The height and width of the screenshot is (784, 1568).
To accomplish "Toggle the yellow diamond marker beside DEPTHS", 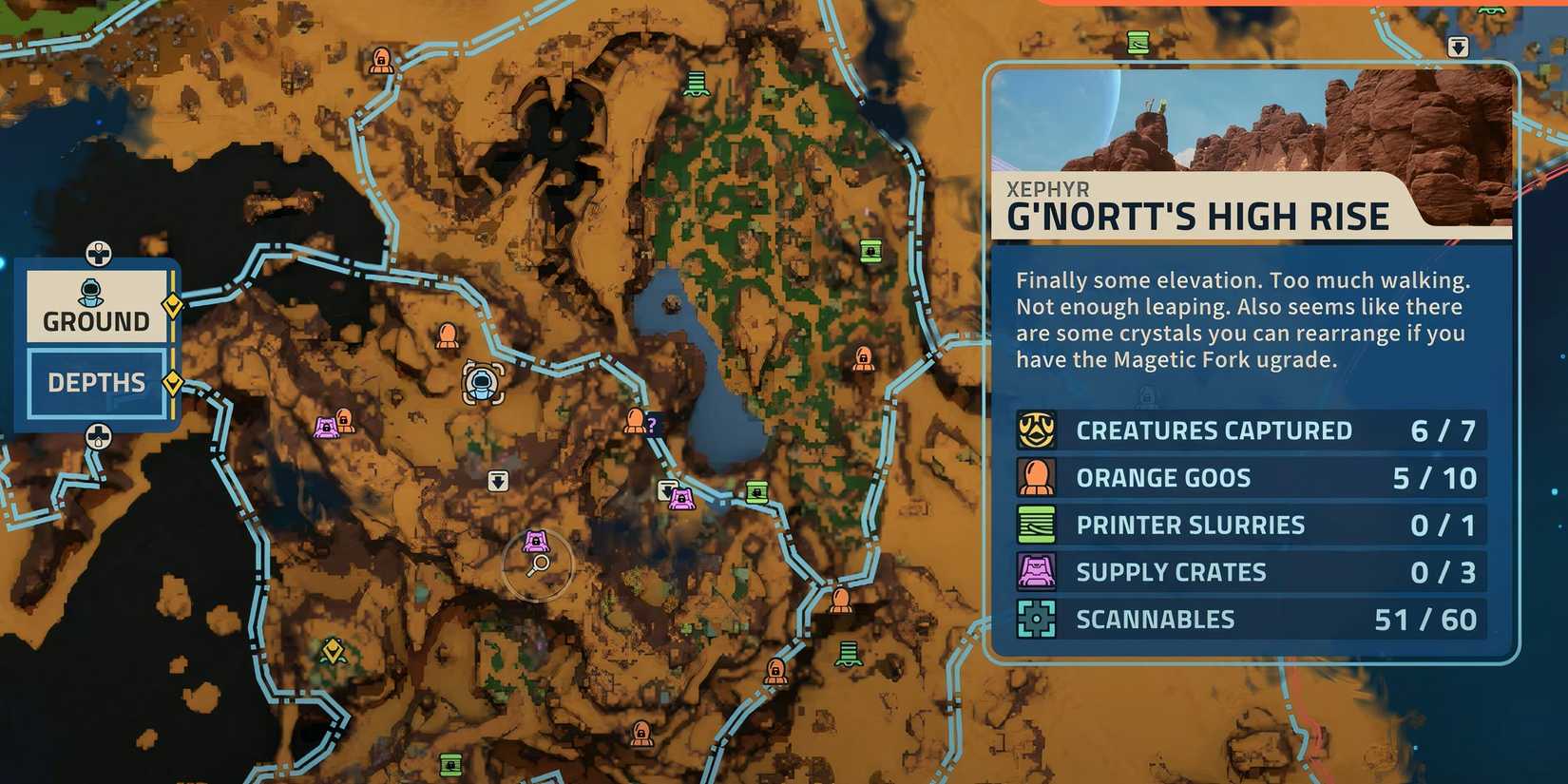I will coord(172,381).
